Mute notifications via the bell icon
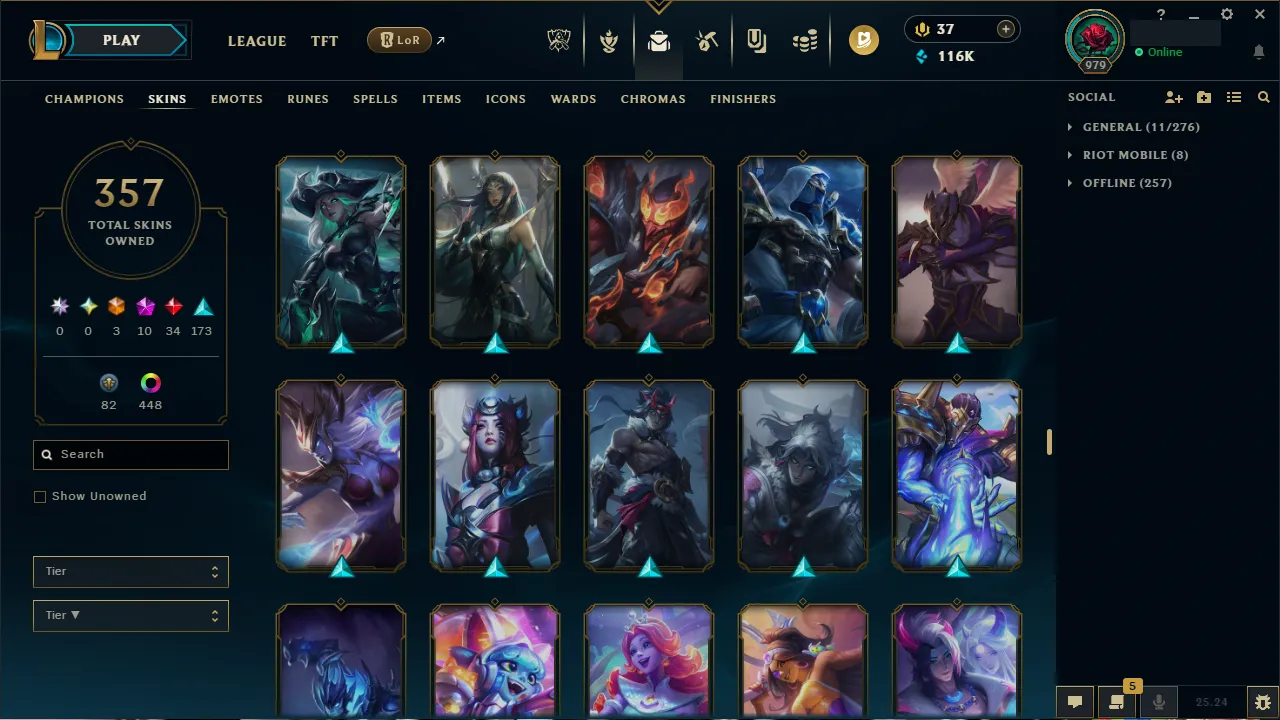Viewport: 1280px width, 720px height. [x=1258, y=52]
